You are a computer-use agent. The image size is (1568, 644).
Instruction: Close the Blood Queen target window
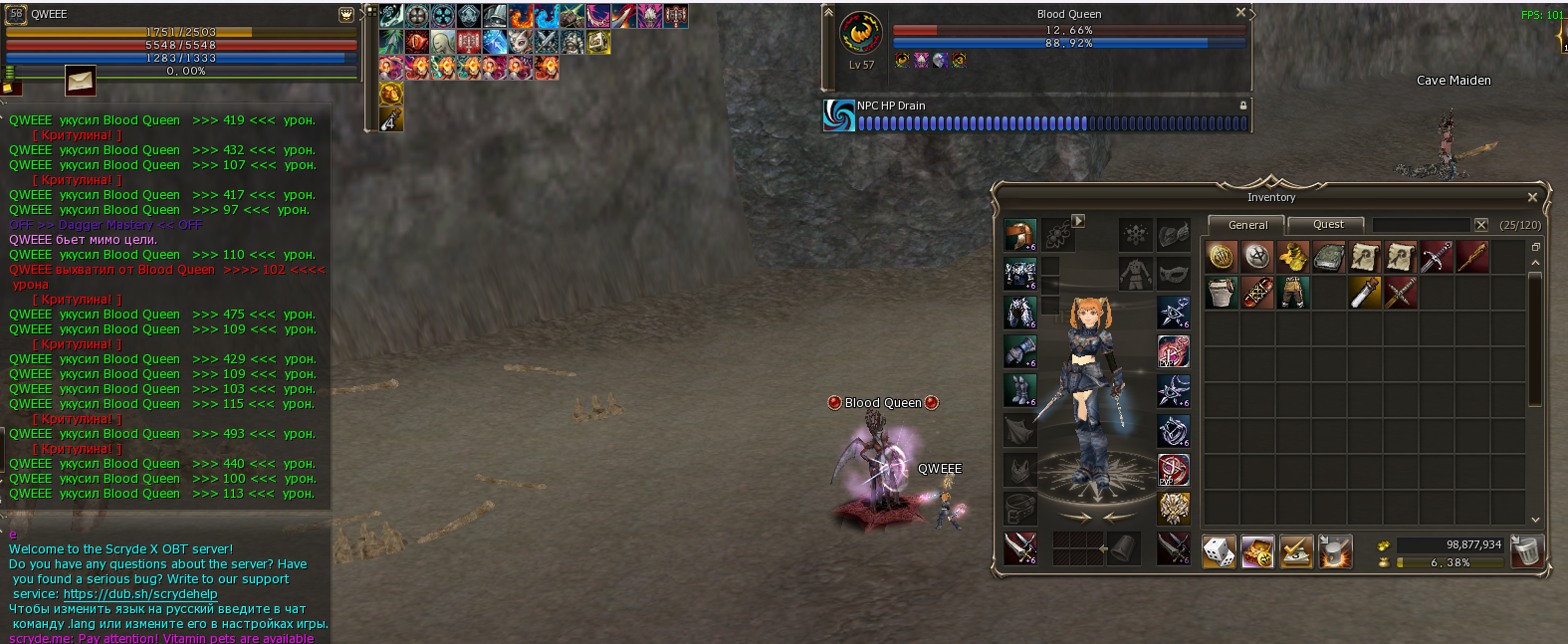[1240, 13]
